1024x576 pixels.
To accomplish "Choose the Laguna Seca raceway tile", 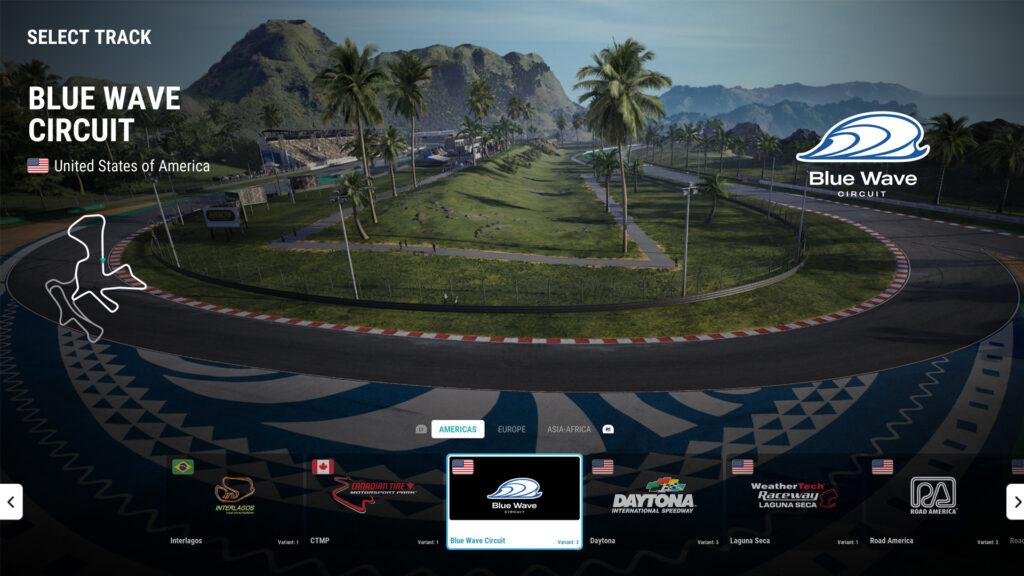I will (793, 495).
